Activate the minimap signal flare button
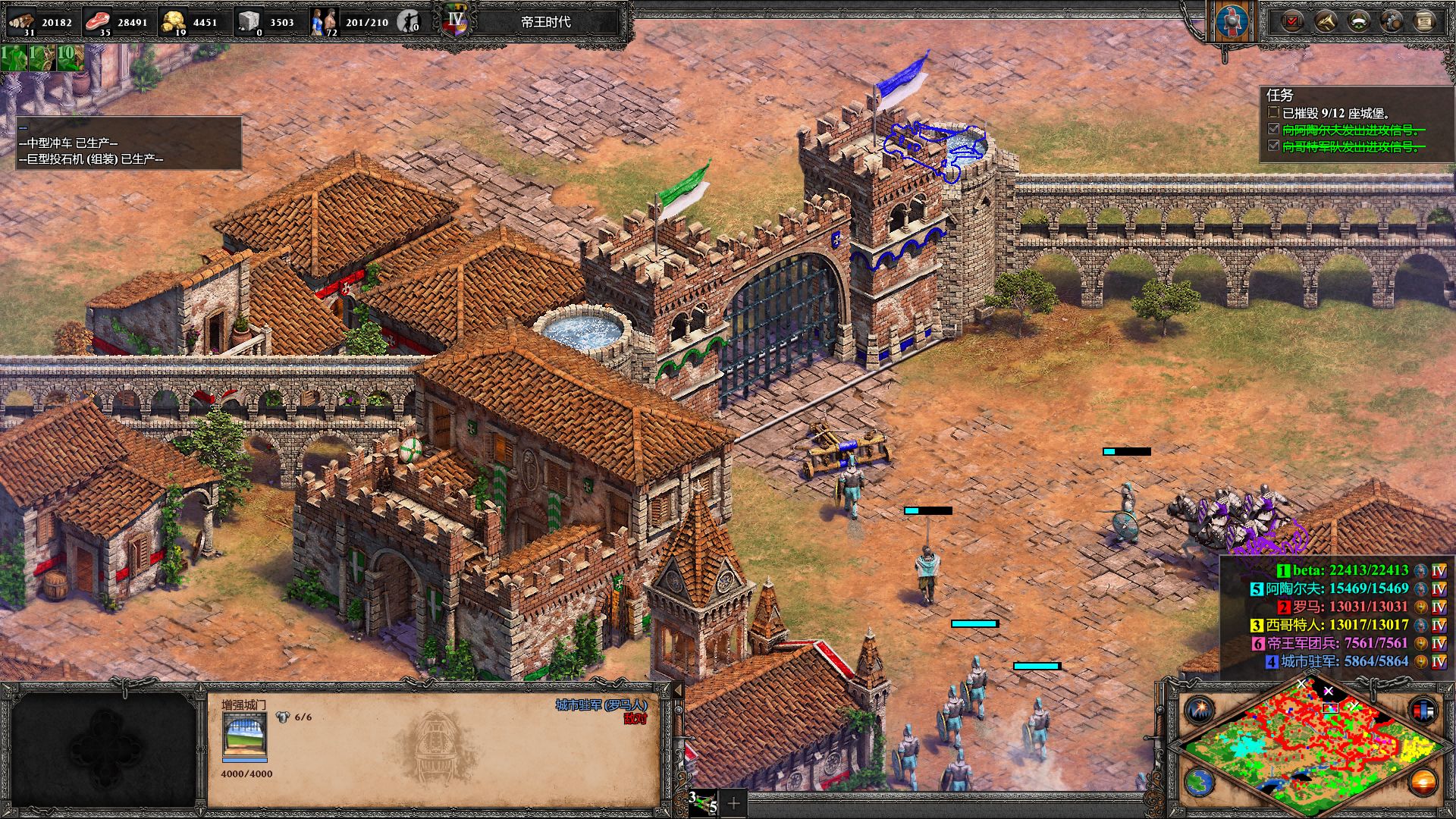Viewport: 1456px width, 819px height. [1200, 711]
